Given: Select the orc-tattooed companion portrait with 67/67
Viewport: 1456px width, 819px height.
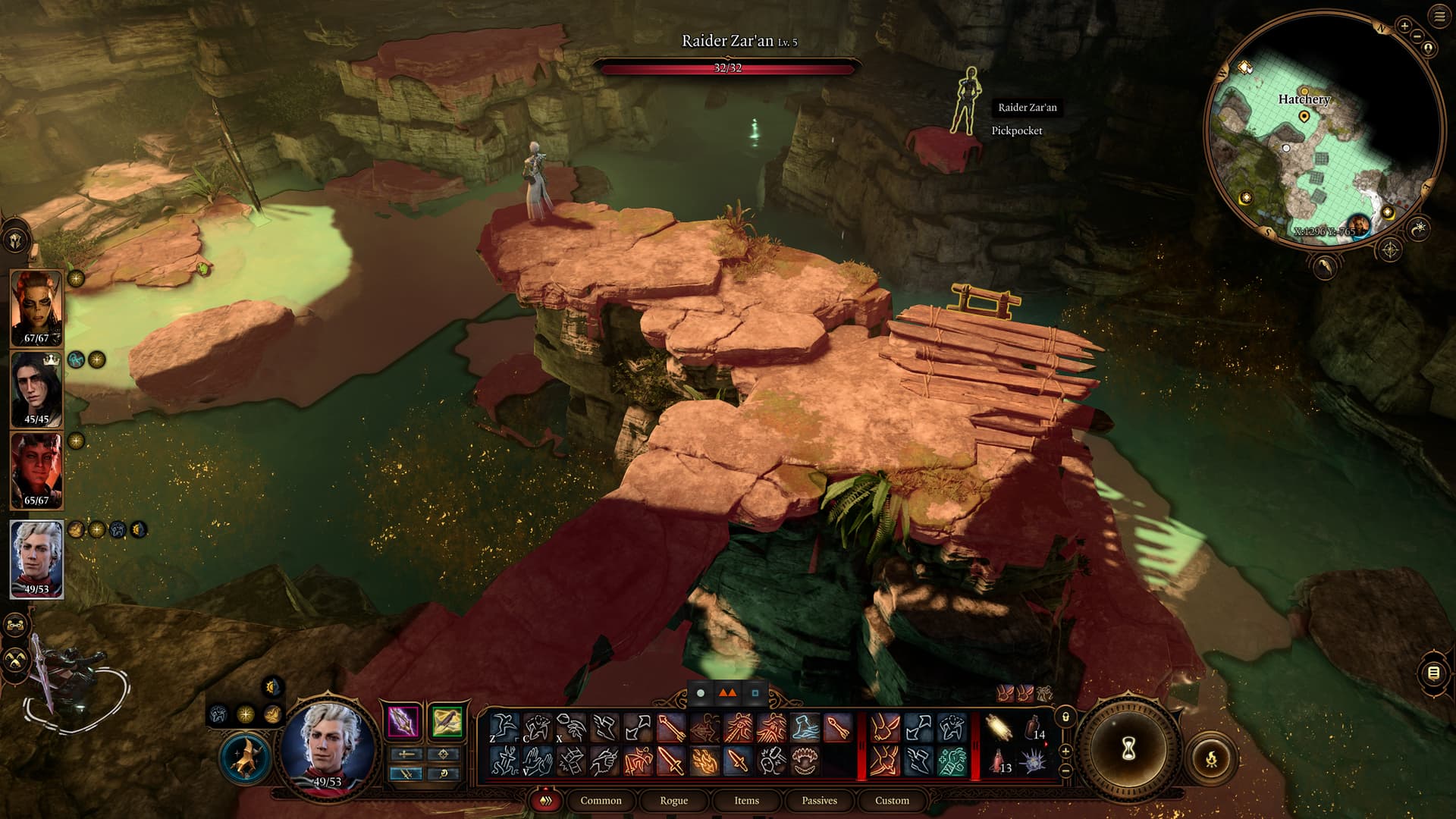Looking at the screenshot, I should tap(36, 309).
